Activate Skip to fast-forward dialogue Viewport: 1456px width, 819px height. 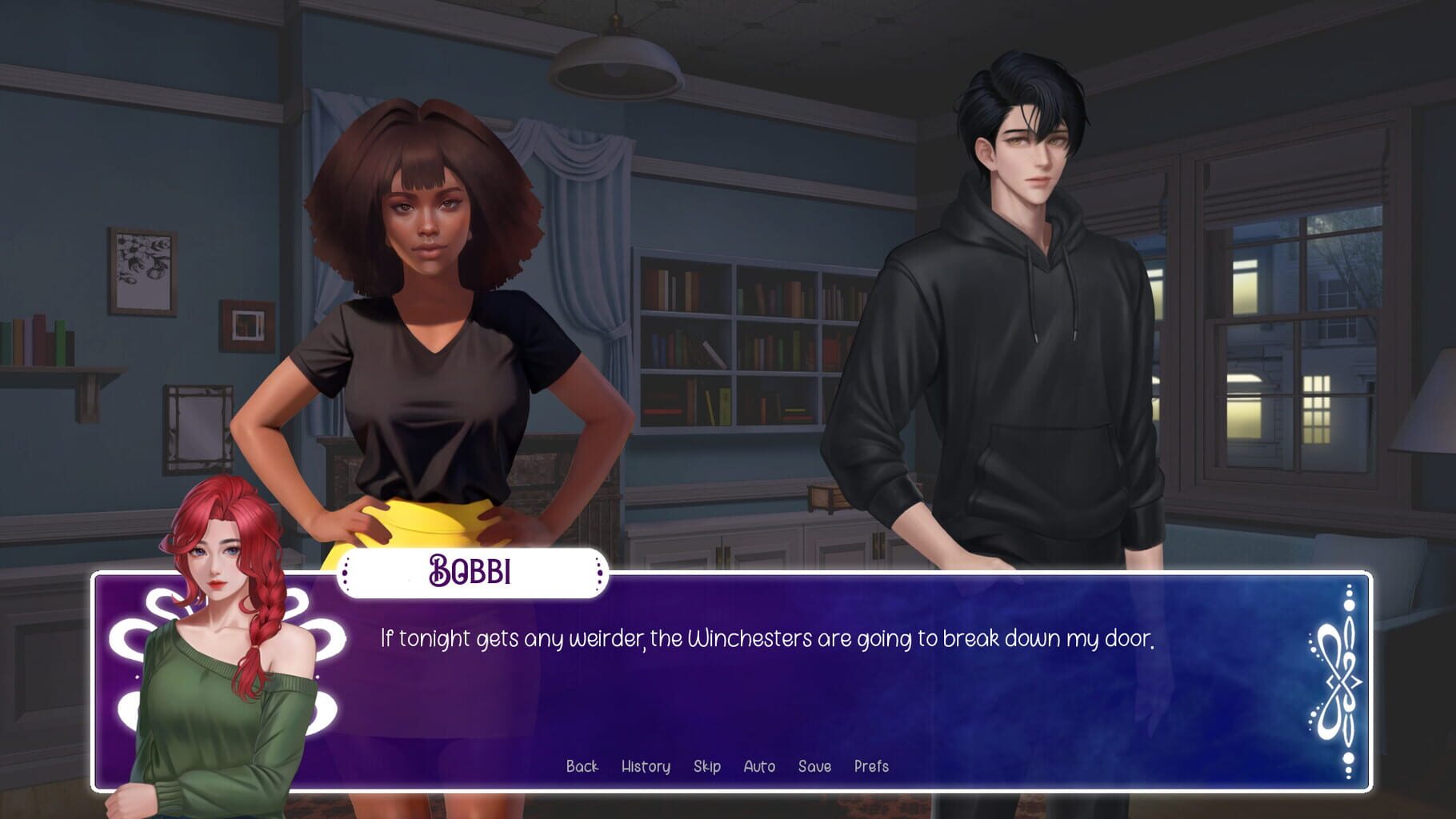coord(708,765)
